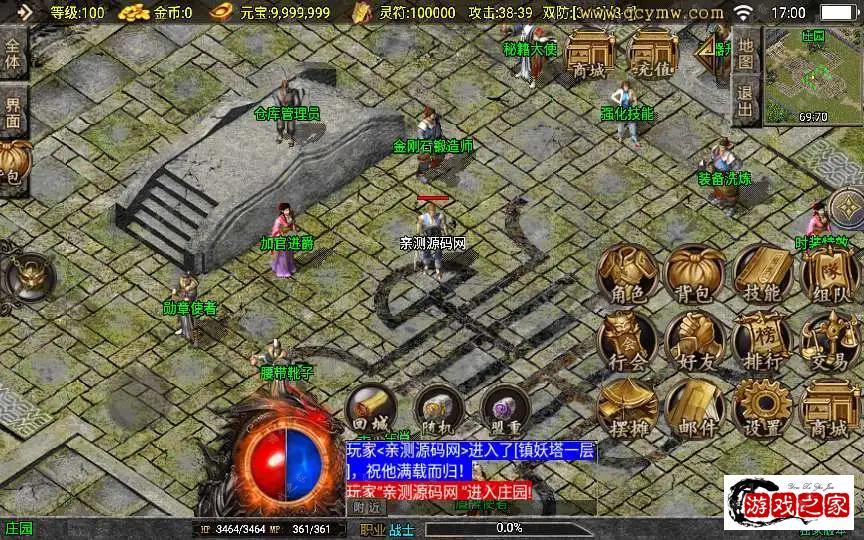Viewport: 864px width, 540px height.
Task: Open the 摆摊 stall menu
Action: [628, 408]
